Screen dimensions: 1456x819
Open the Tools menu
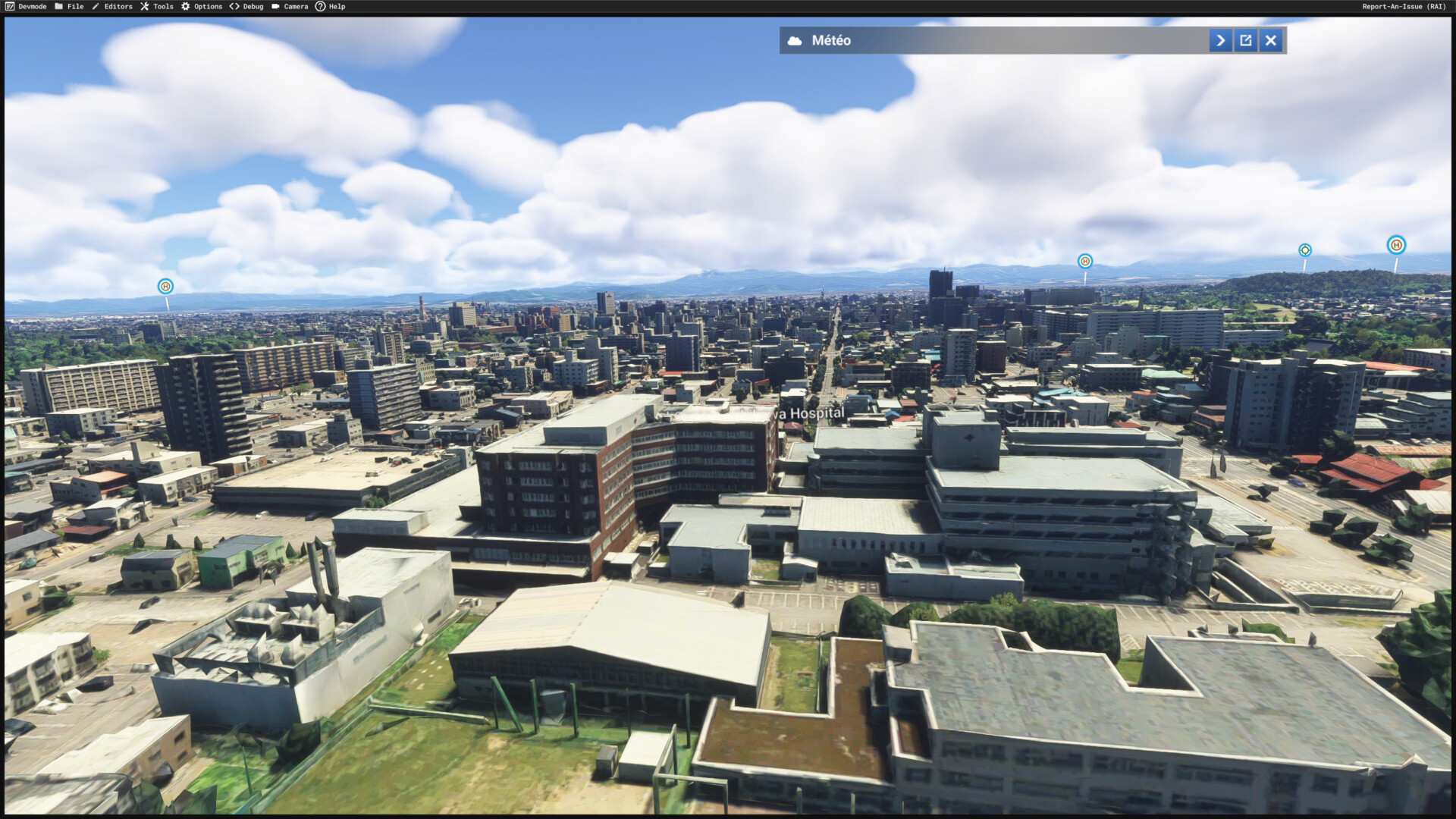coord(157,6)
